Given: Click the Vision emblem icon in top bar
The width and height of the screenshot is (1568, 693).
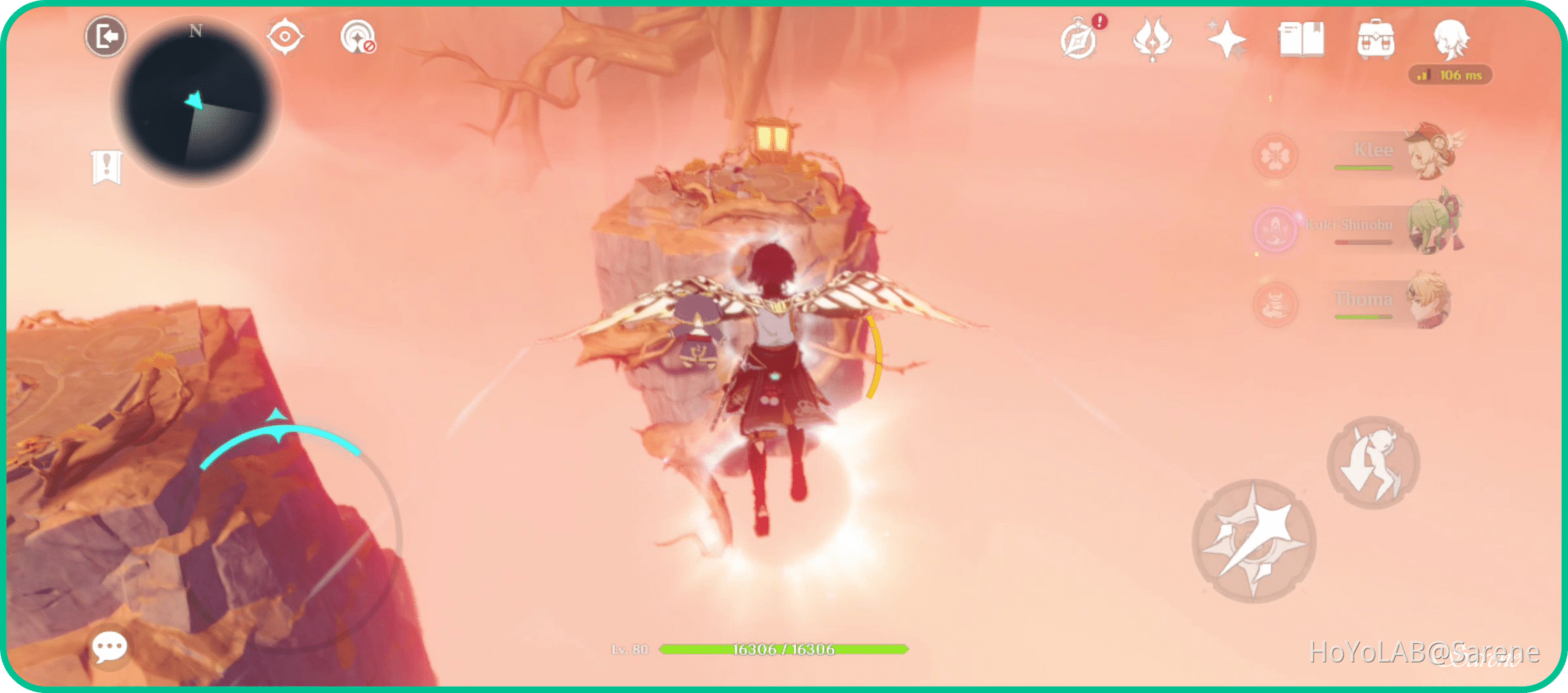Looking at the screenshot, I should coord(1152,40).
